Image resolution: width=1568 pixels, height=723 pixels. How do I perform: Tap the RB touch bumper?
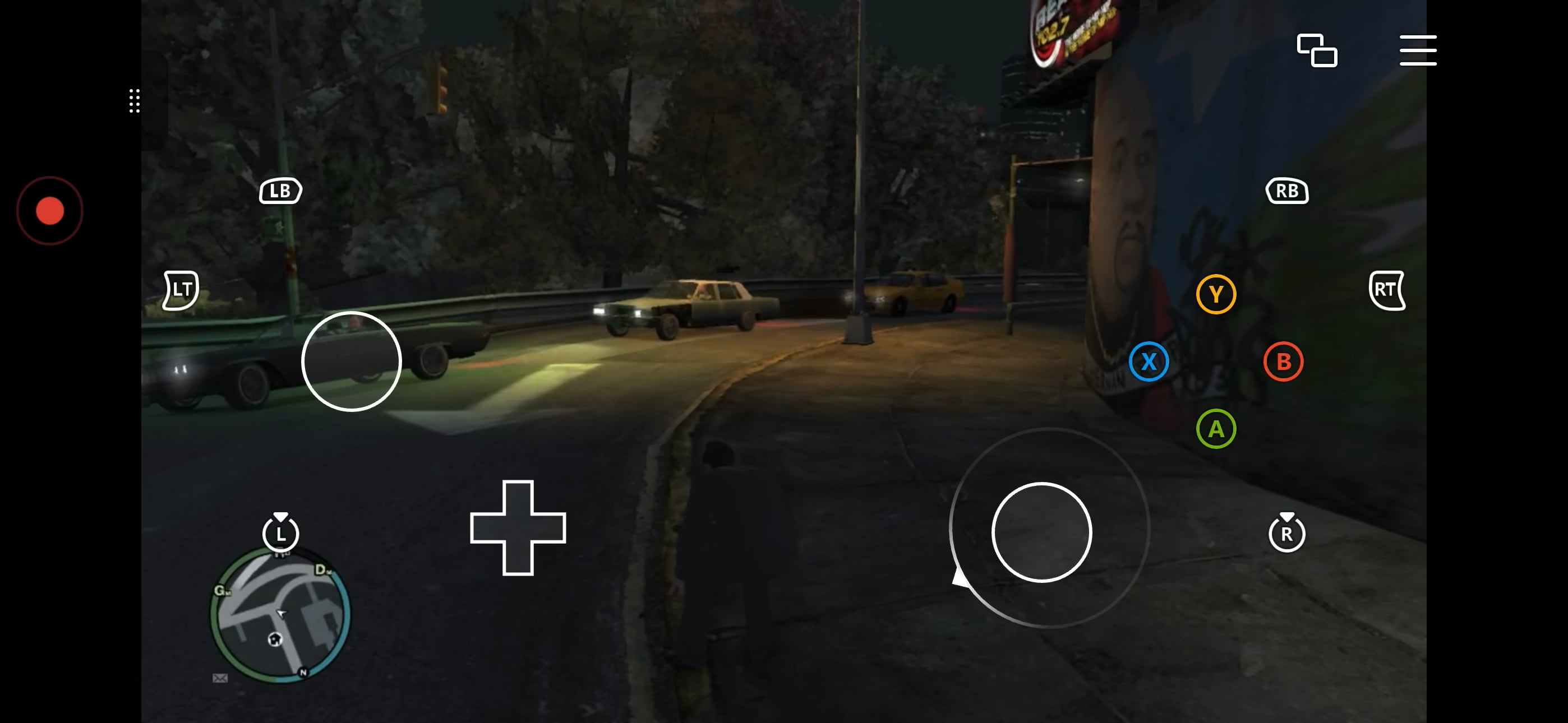point(1287,191)
